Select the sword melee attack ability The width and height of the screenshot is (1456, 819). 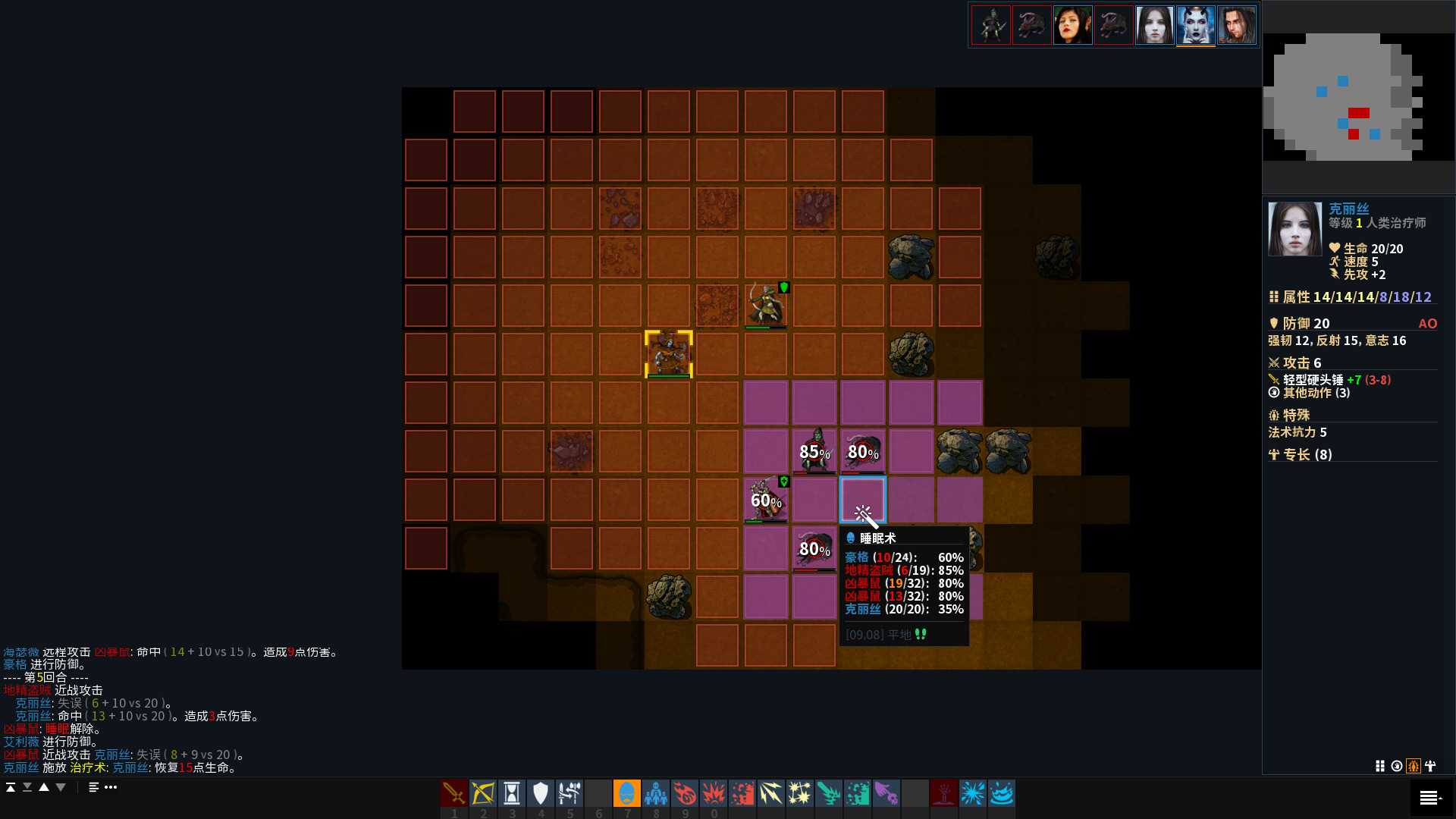(x=454, y=793)
